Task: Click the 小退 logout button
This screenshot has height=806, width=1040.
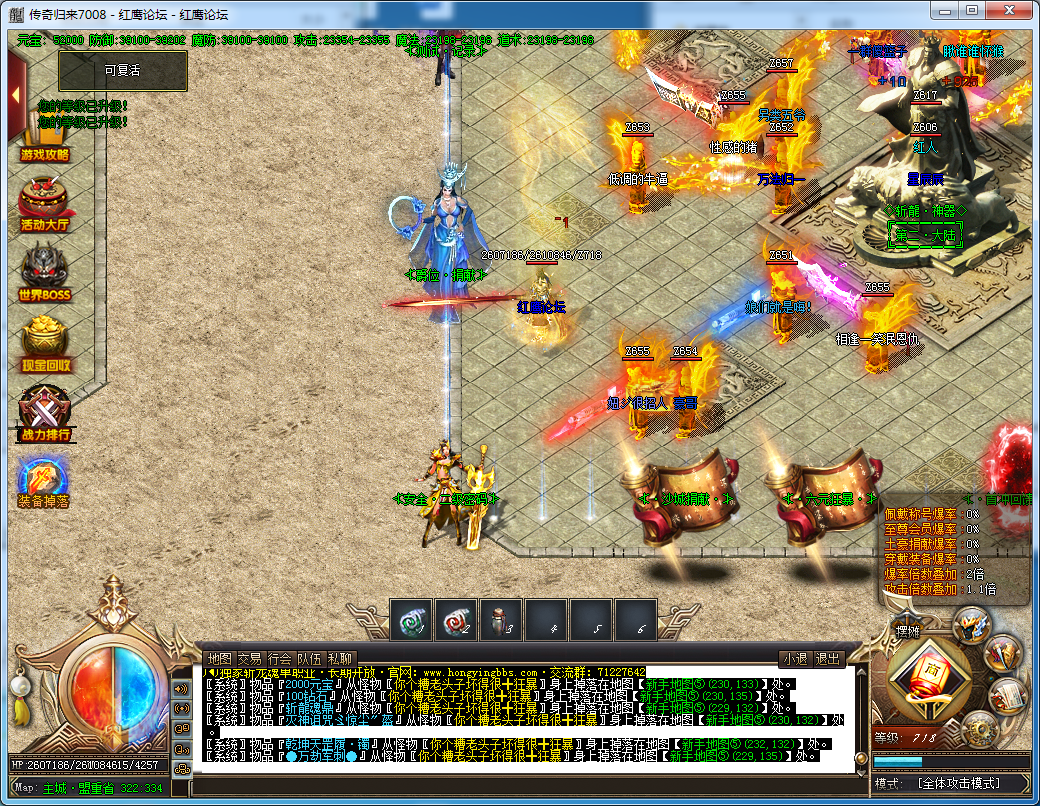Action: (794, 659)
